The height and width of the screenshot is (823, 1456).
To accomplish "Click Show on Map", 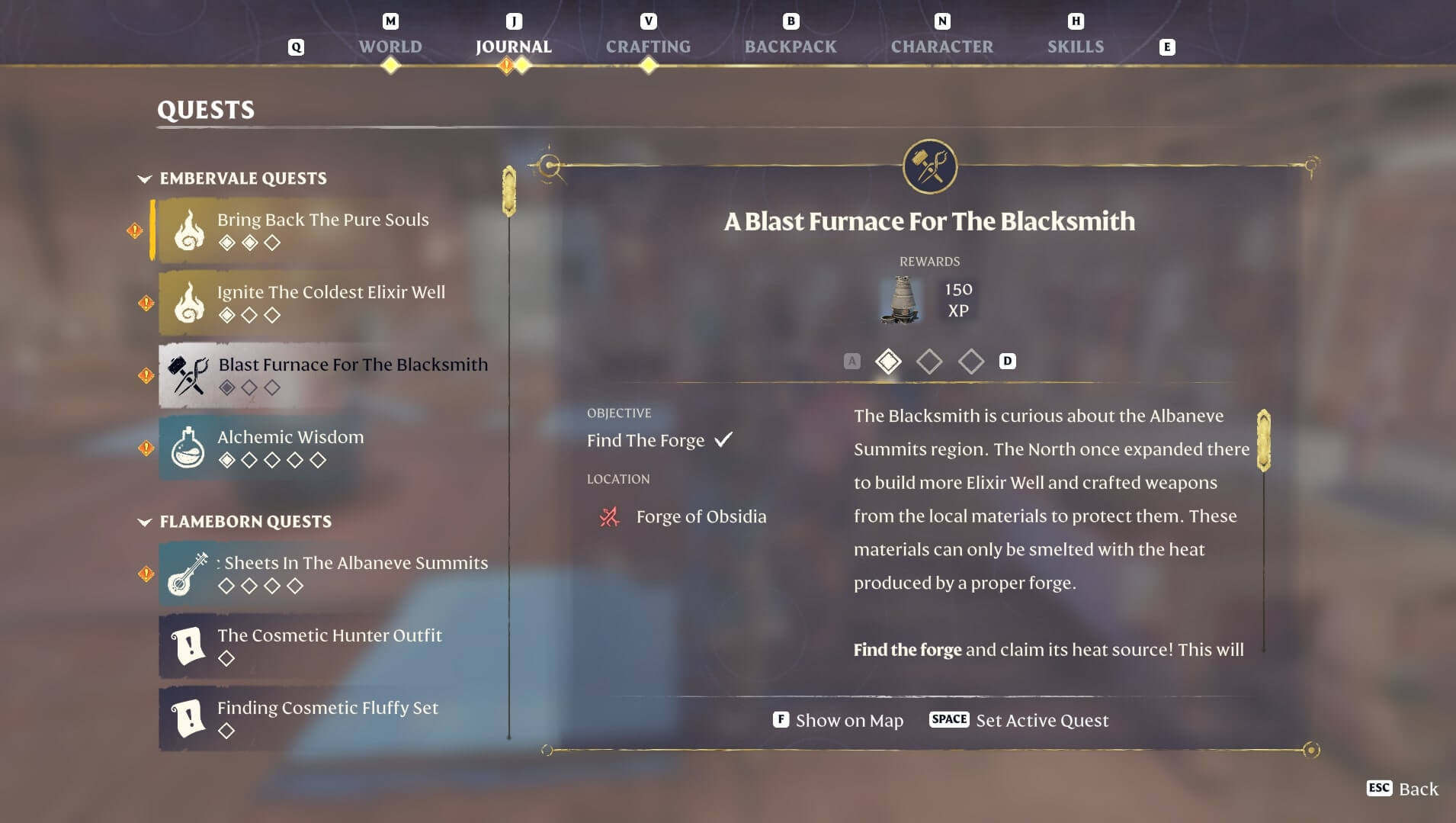I will click(x=839, y=720).
